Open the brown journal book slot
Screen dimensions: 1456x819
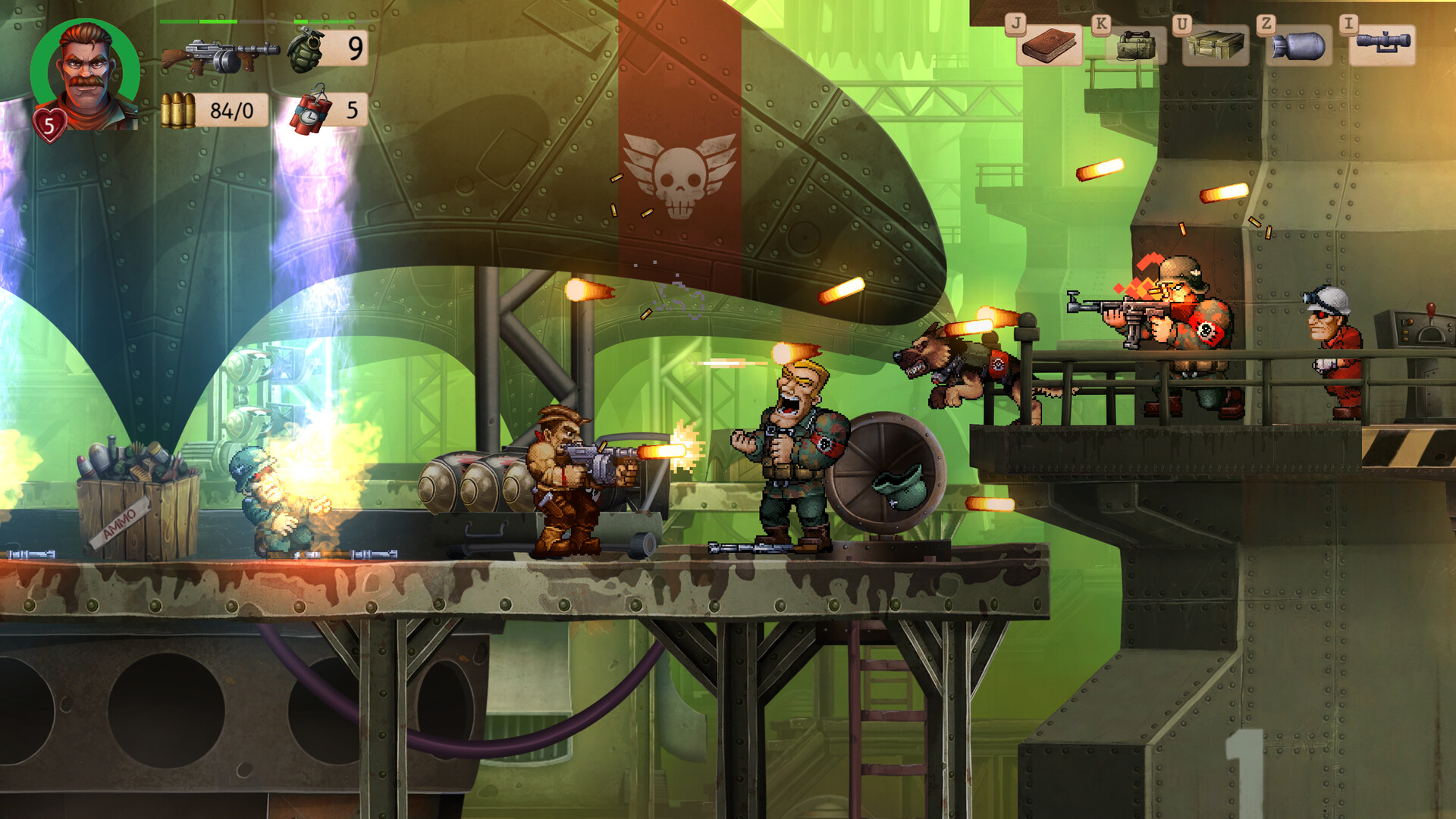coord(1050,45)
